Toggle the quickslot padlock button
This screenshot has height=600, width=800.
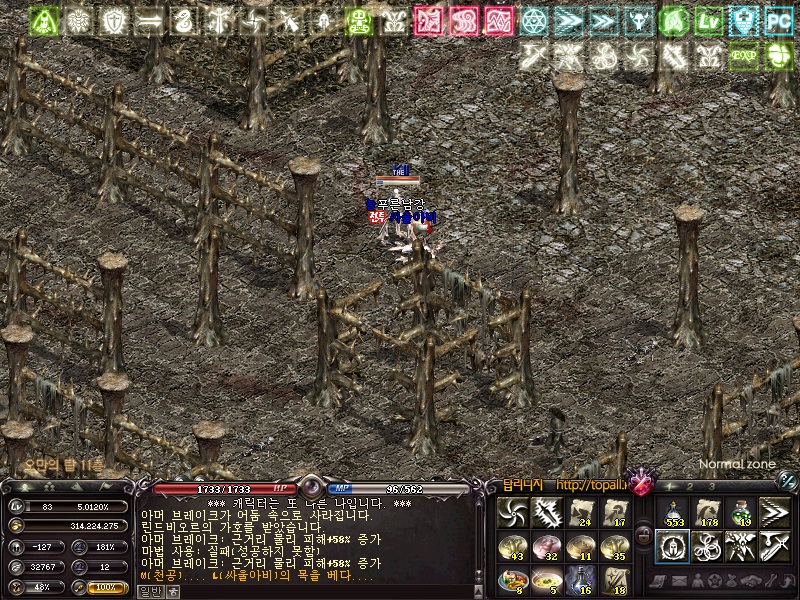[643, 536]
